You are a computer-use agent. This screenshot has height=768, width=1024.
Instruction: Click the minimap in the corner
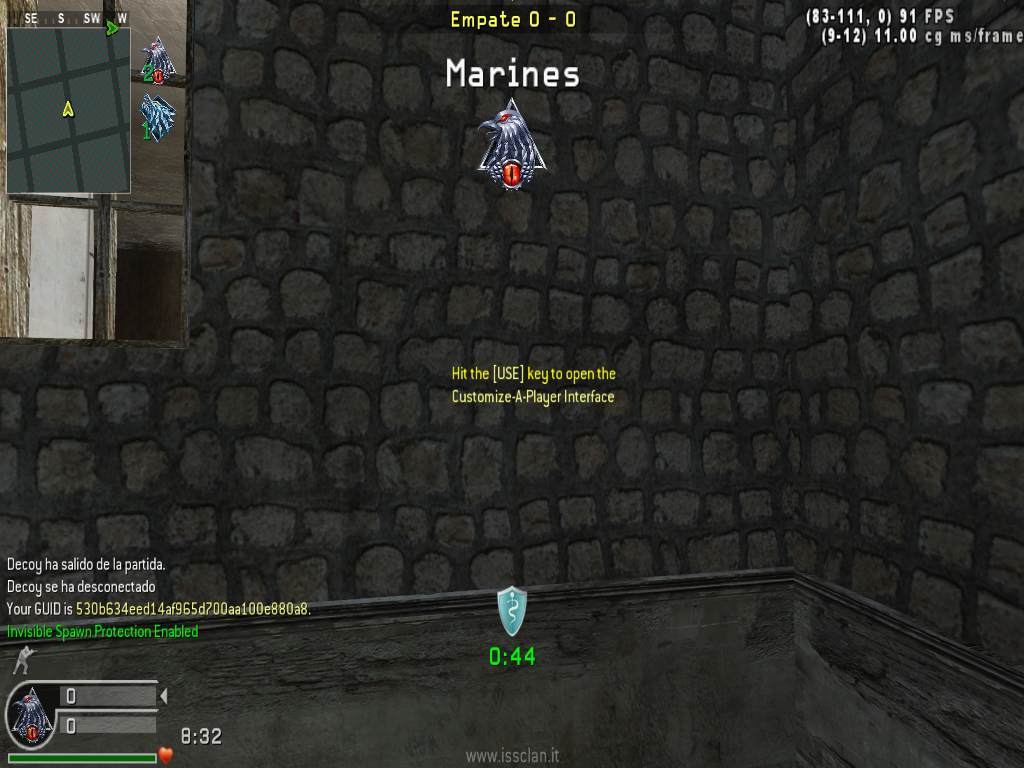(x=68, y=110)
